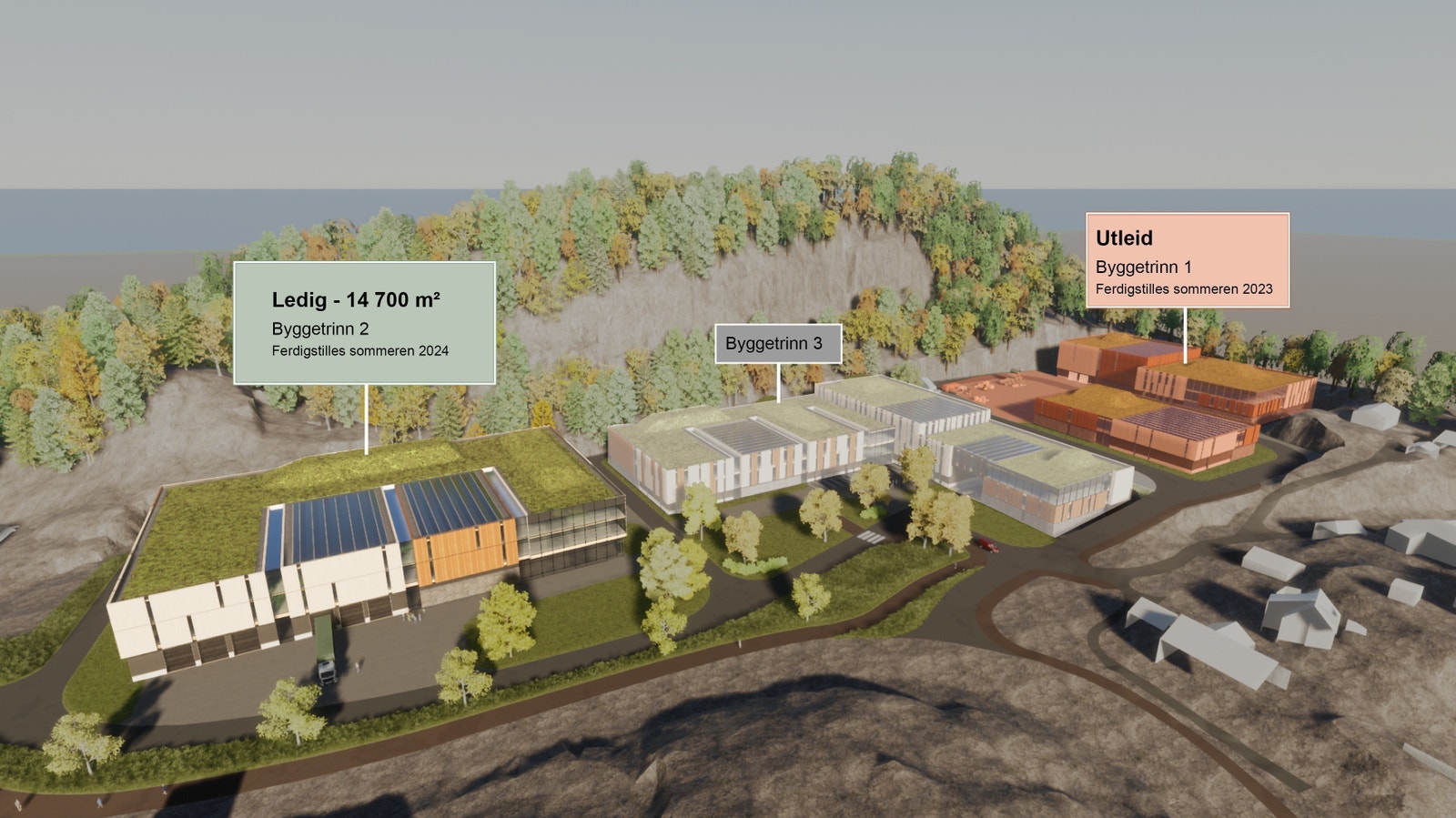Choose the Utleid Byggetrinn 1 label
The height and width of the screenshot is (818, 1456).
tap(1187, 260)
